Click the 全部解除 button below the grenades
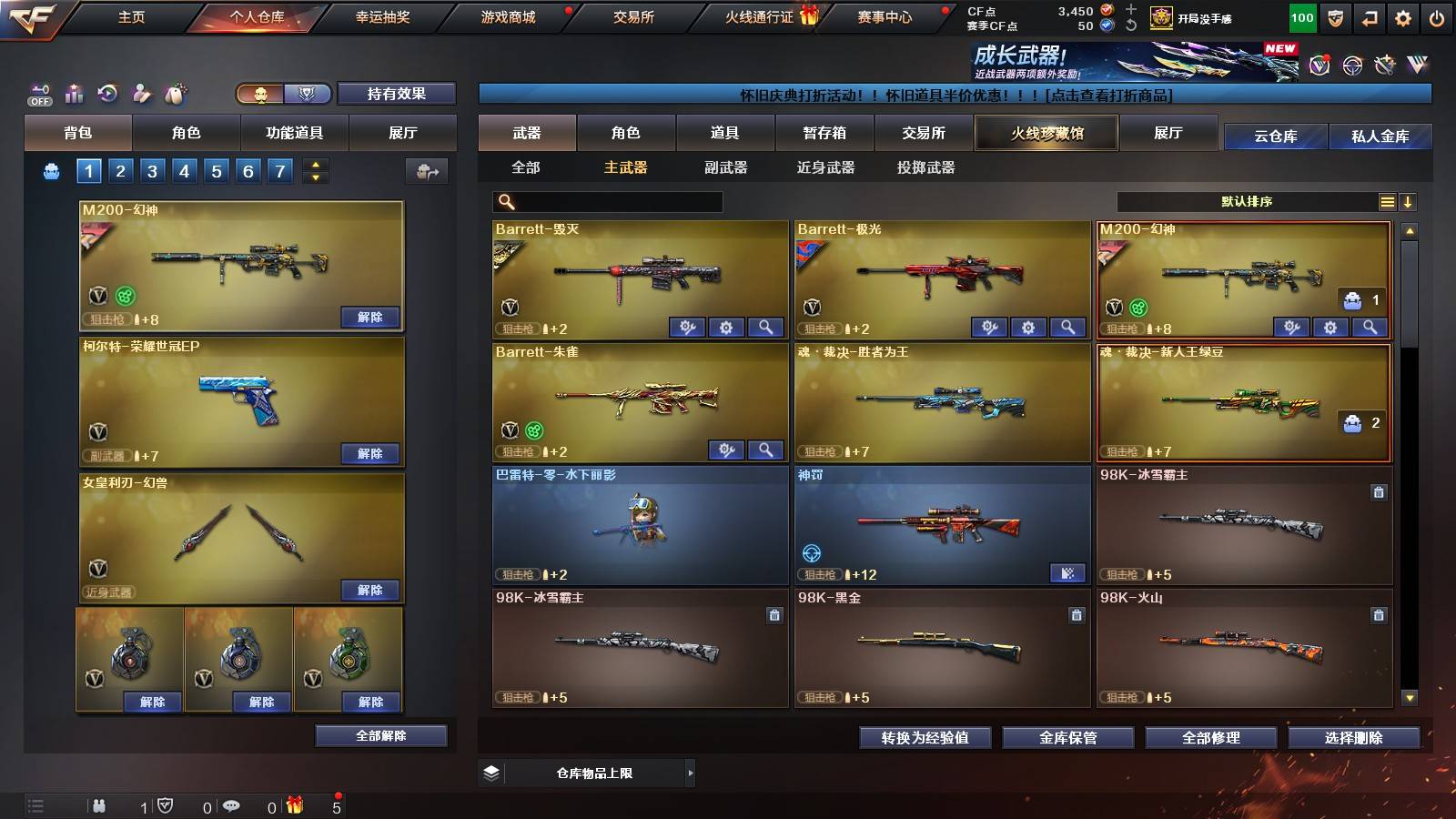 click(x=380, y=735)
